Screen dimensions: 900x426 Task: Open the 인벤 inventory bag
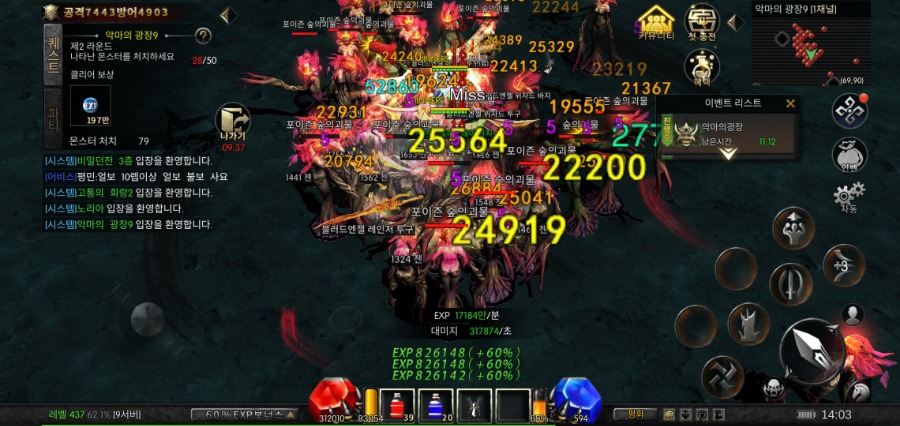tap(848, 156)
